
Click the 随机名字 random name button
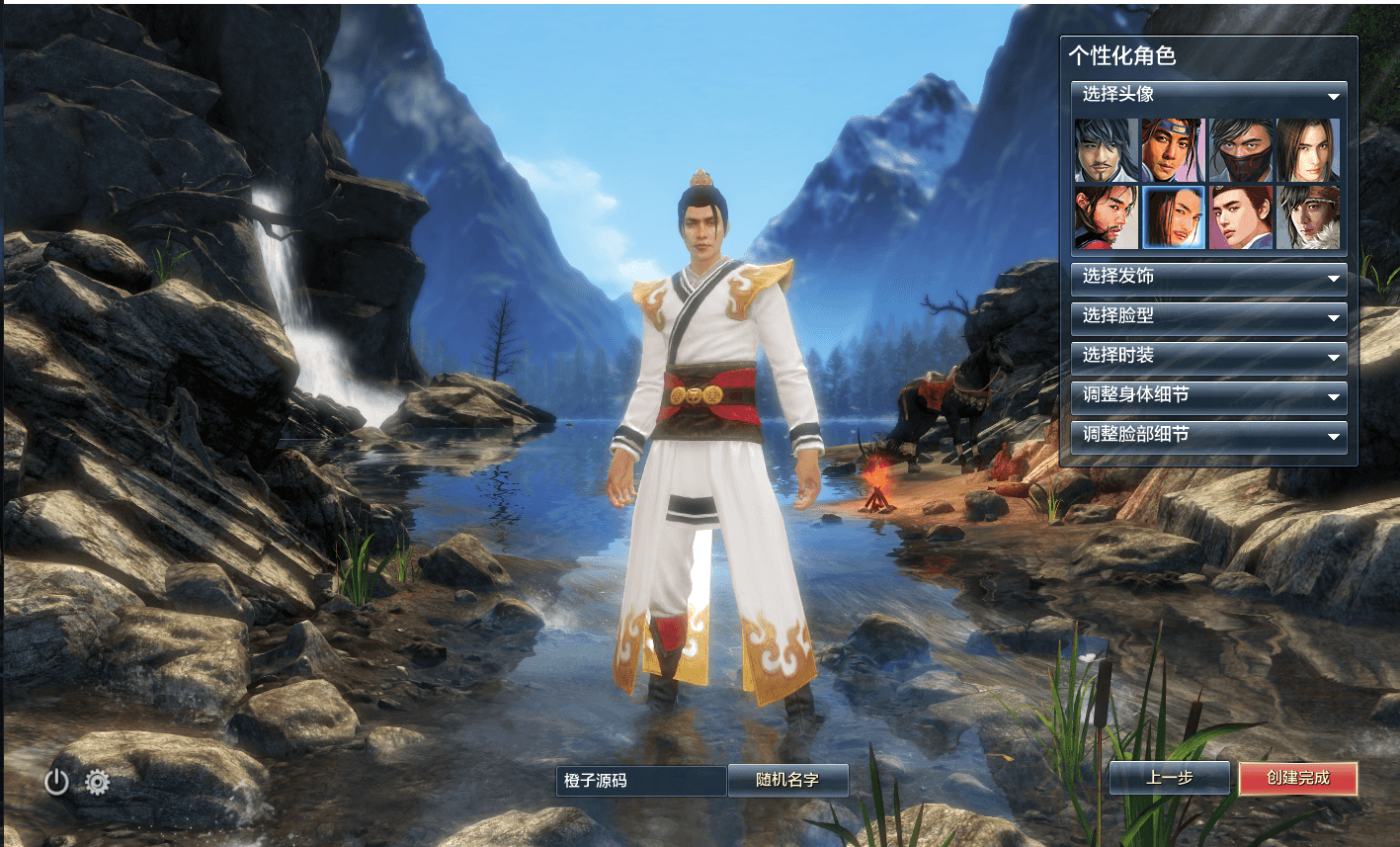787,780
